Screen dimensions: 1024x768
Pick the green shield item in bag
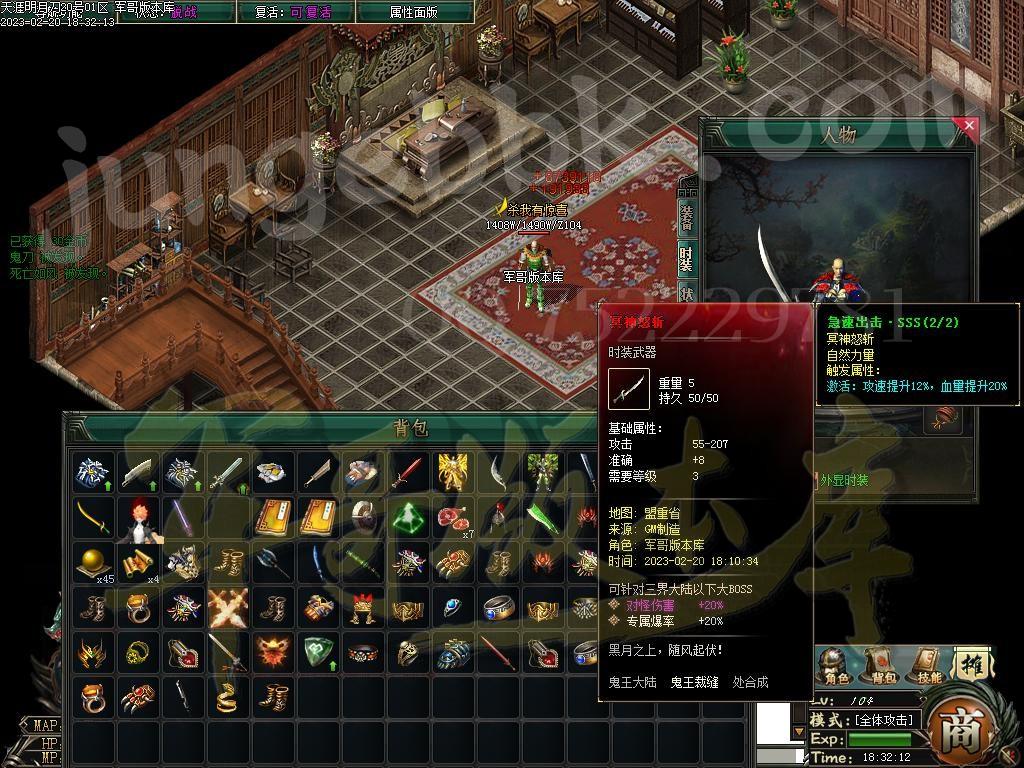point(318,652)
